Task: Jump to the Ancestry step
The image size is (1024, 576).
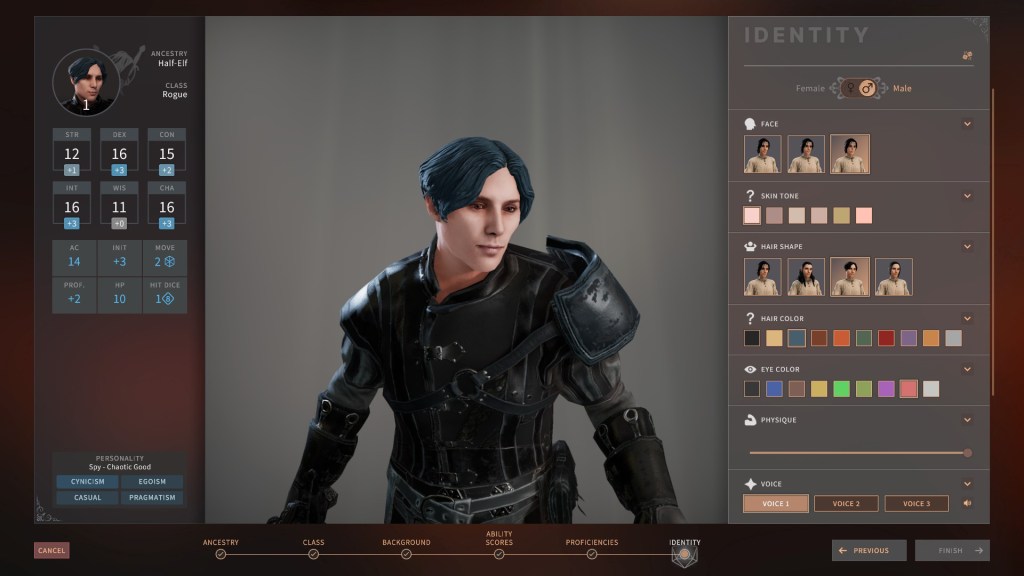Action: (x=221, y=553)
